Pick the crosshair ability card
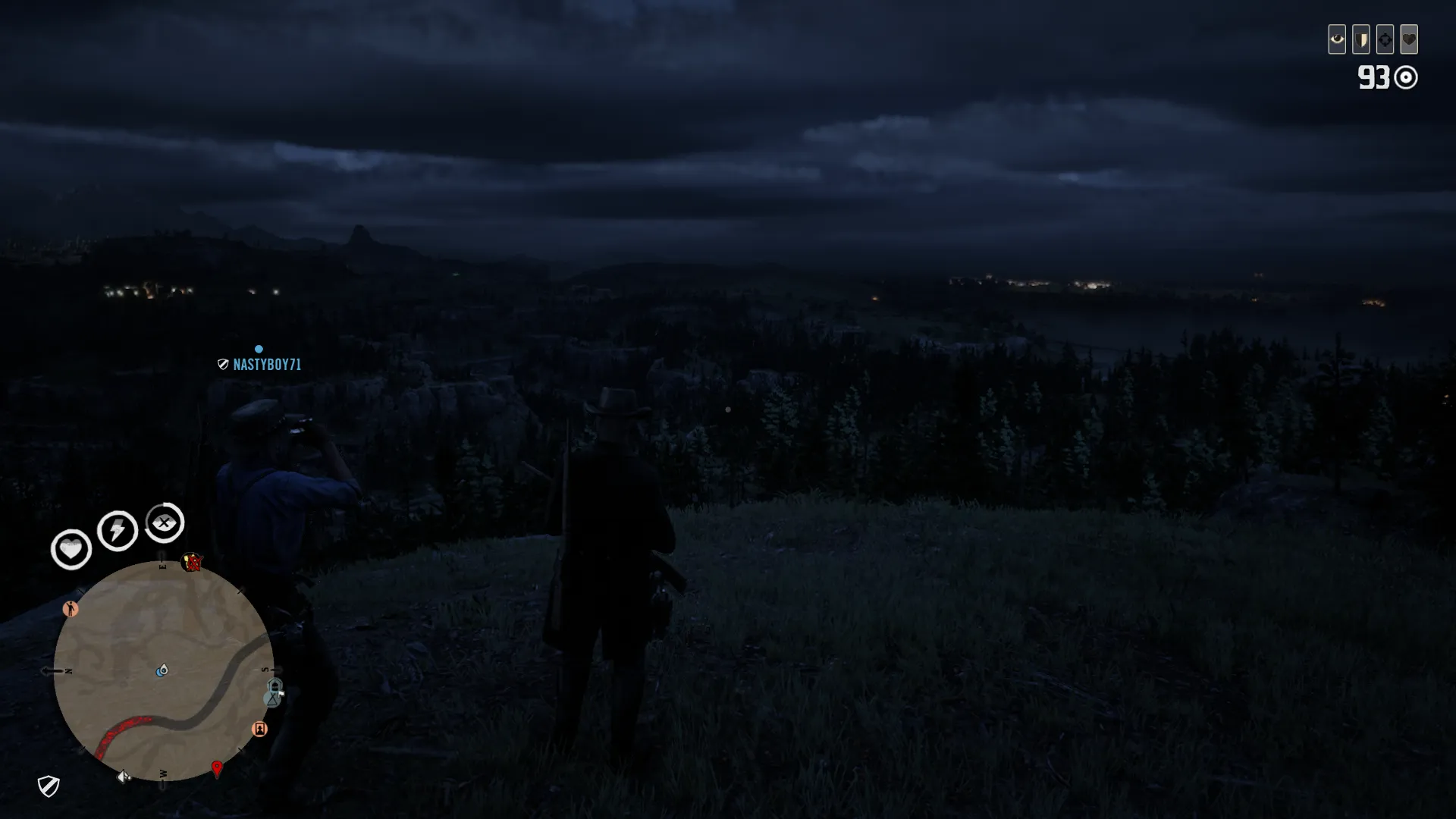 [1385, 39]
